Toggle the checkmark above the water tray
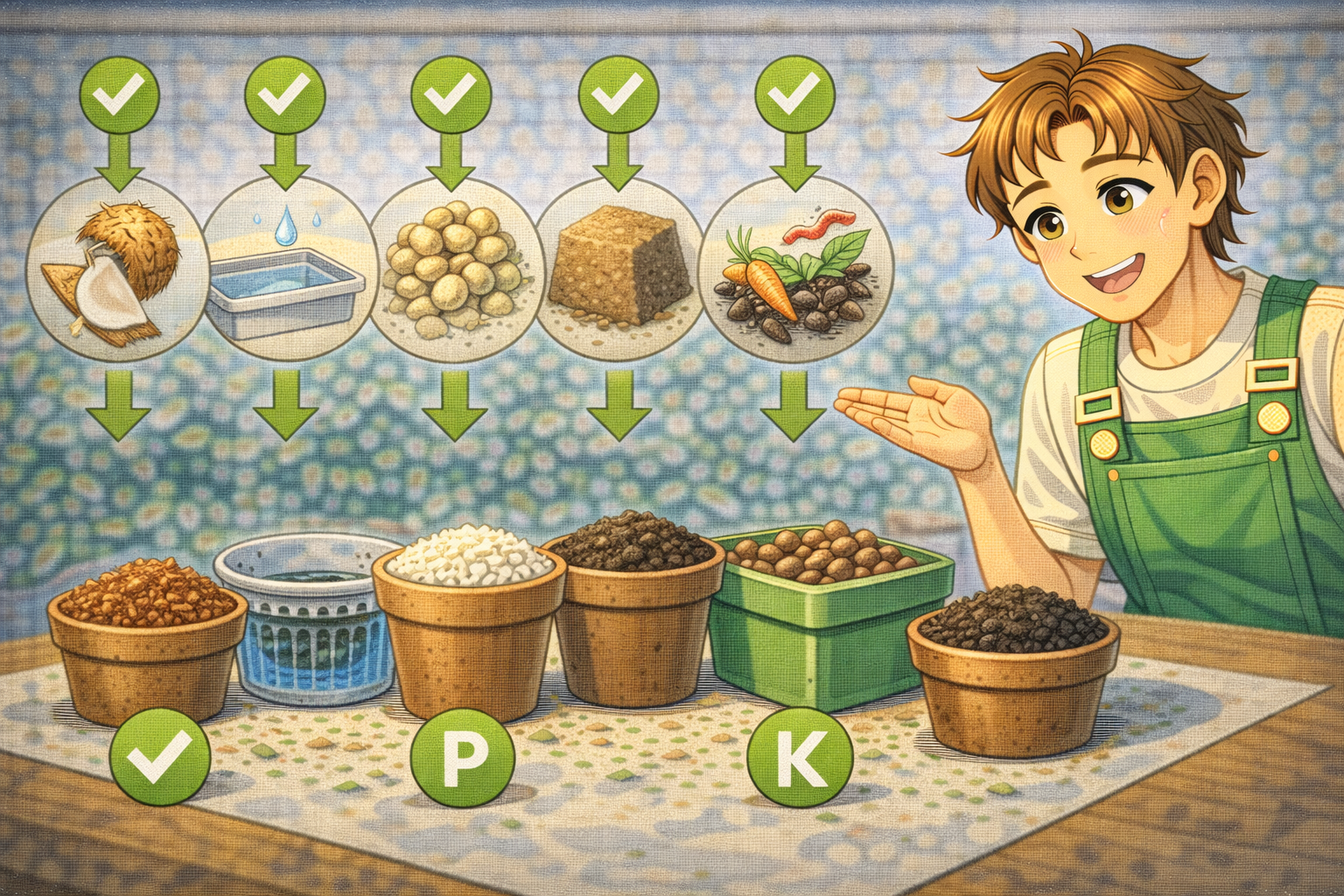The height and width of the screenshot is (896, 1344). point(285,91)
